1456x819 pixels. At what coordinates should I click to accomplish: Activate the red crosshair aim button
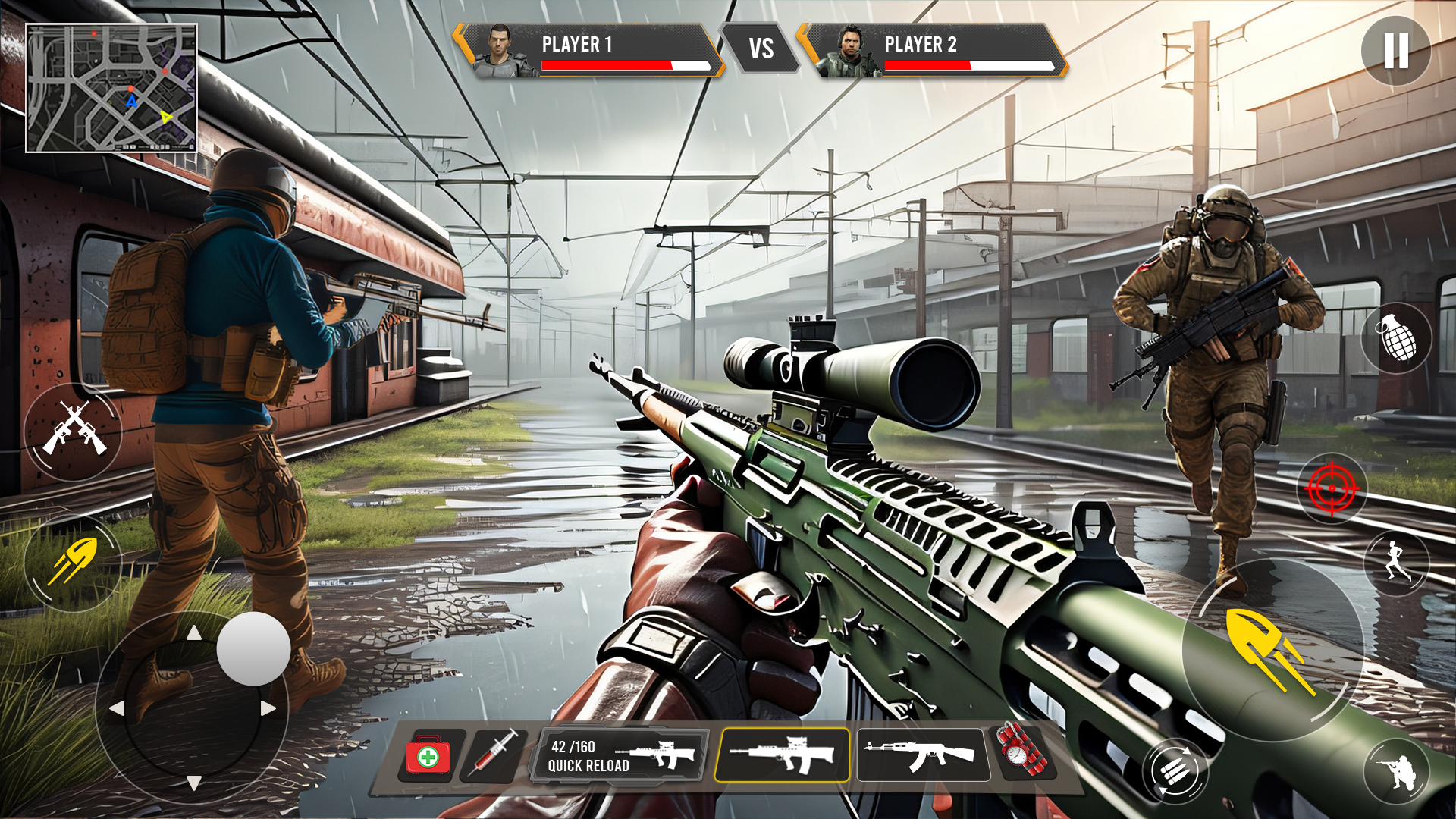click(1332, 488)
